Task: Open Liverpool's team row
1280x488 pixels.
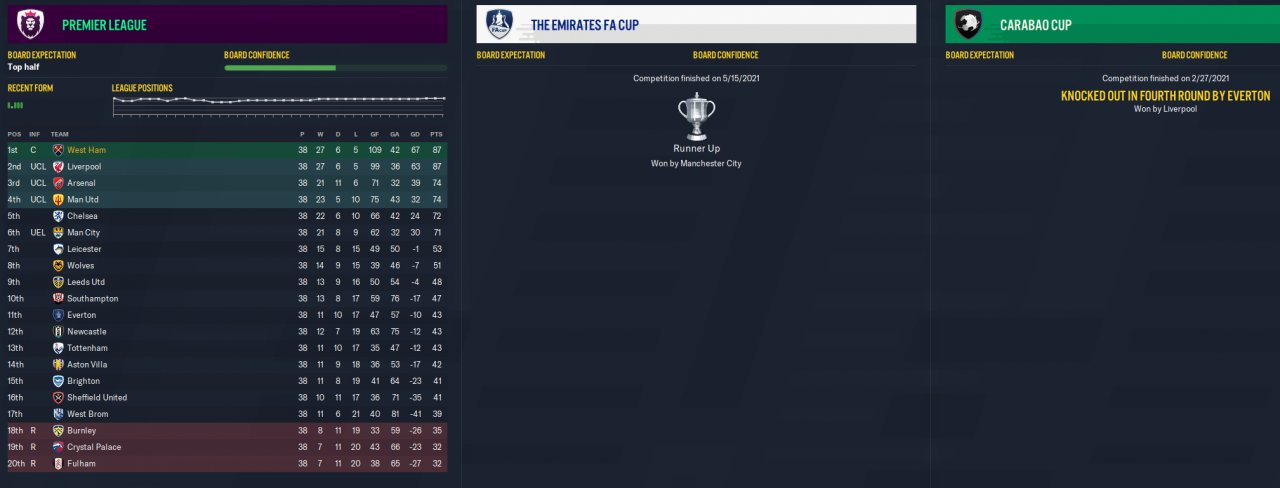Action: (x=84, y=166)
